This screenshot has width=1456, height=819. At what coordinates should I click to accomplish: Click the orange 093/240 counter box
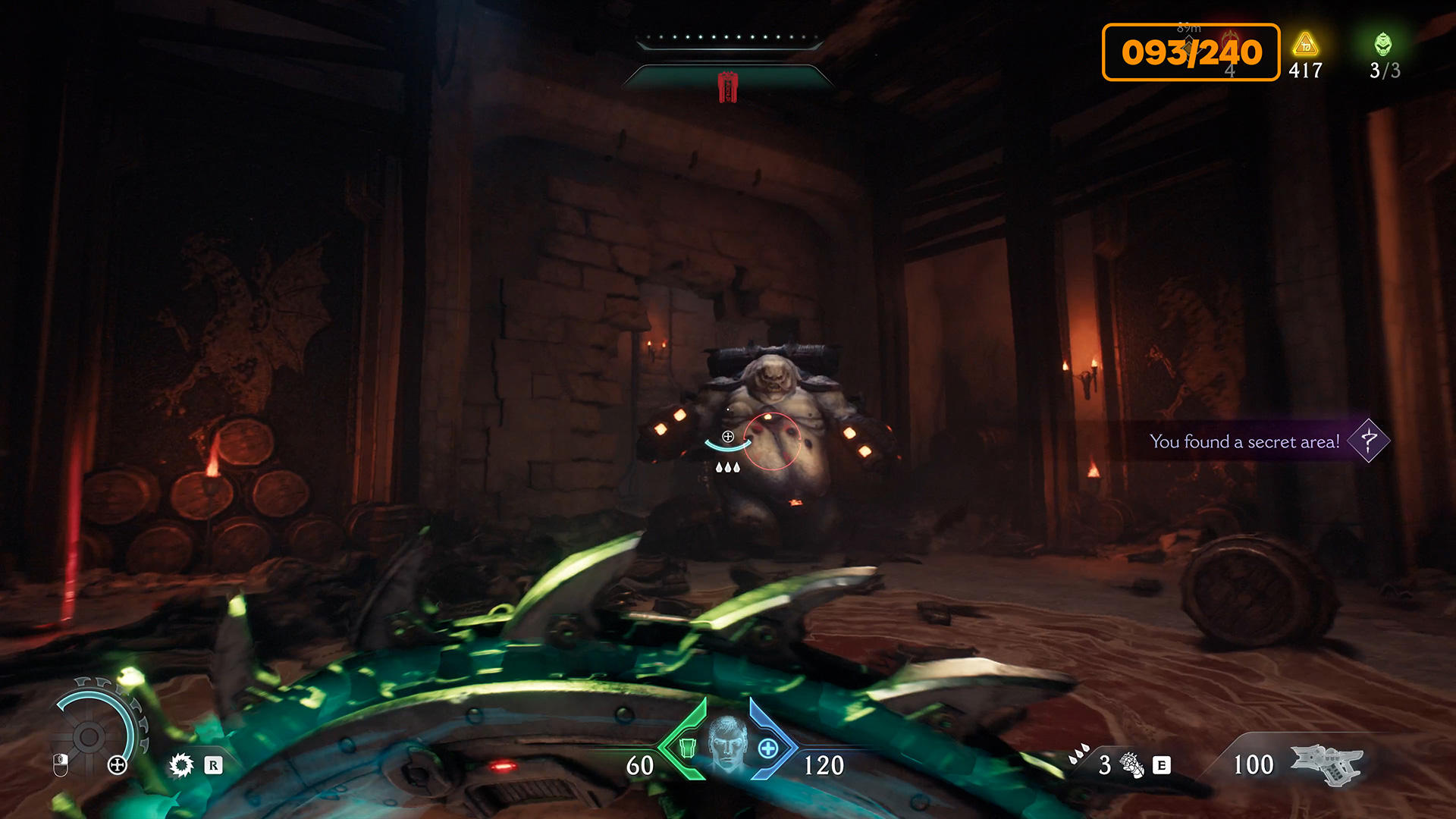(x=1191, y=52)
